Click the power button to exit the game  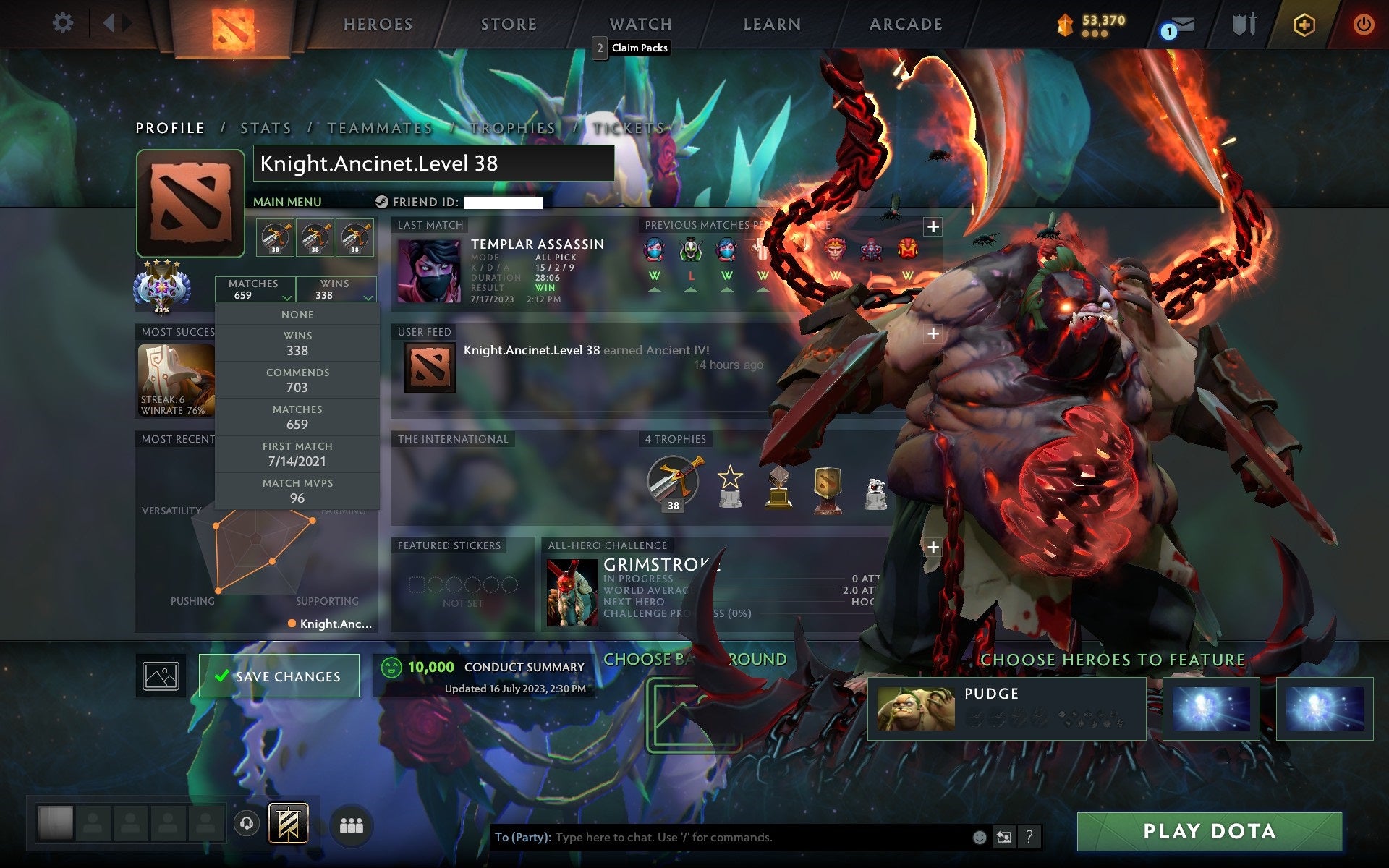click(1363, 24)
